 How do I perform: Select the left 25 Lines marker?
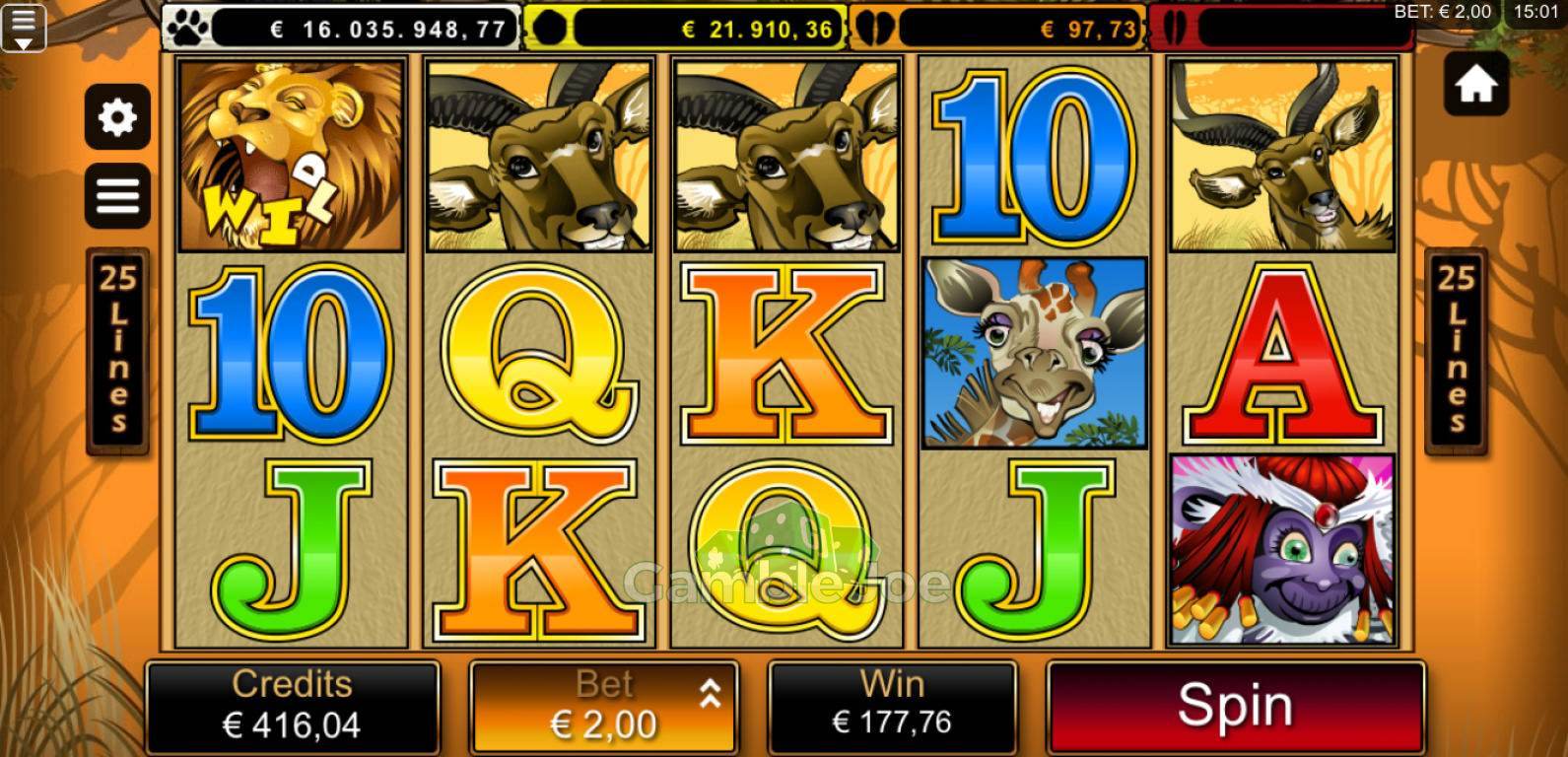pyautogui.click(x=118, y=355)
